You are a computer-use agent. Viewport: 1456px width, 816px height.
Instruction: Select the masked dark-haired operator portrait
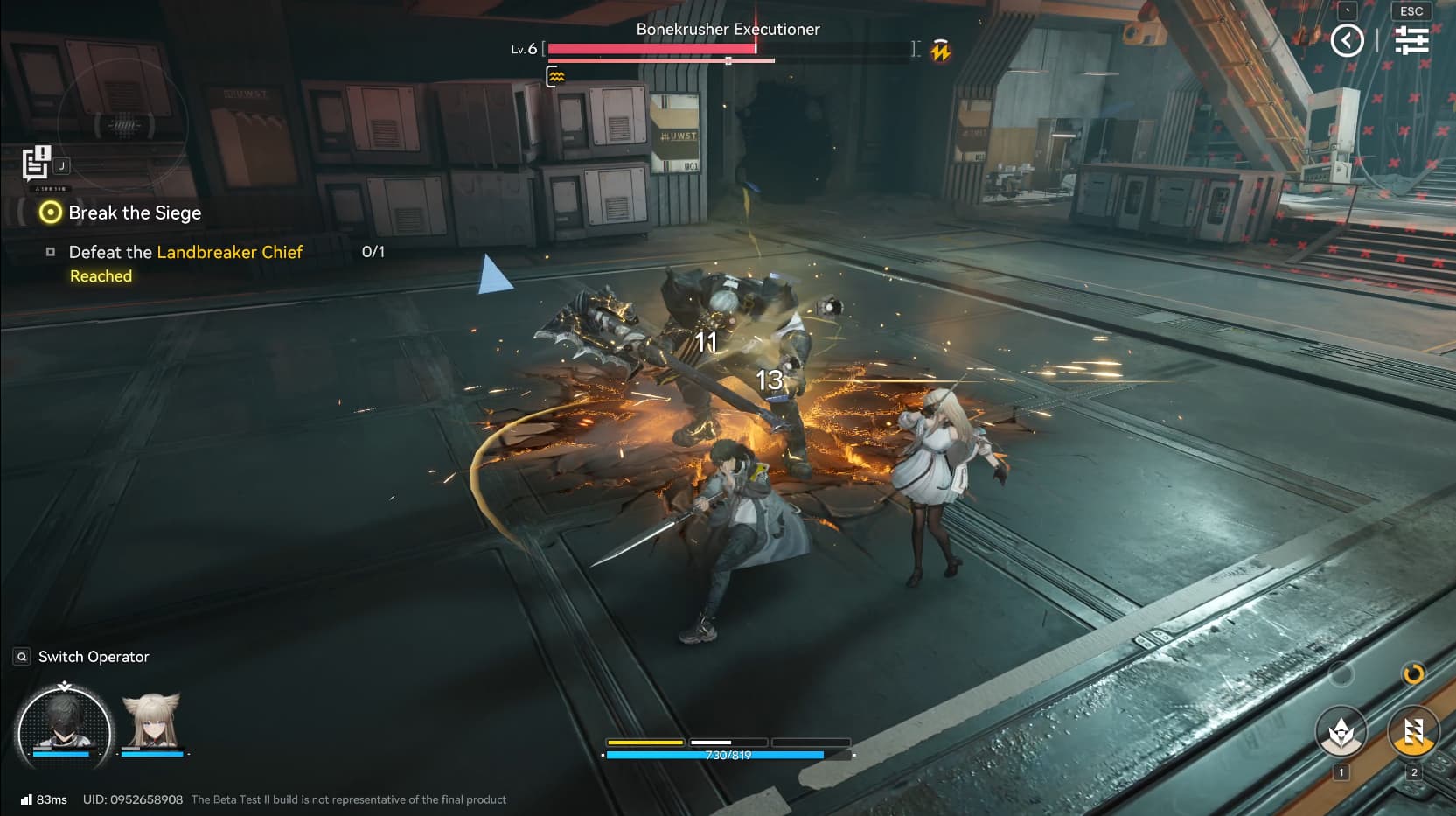coord(64,724)
